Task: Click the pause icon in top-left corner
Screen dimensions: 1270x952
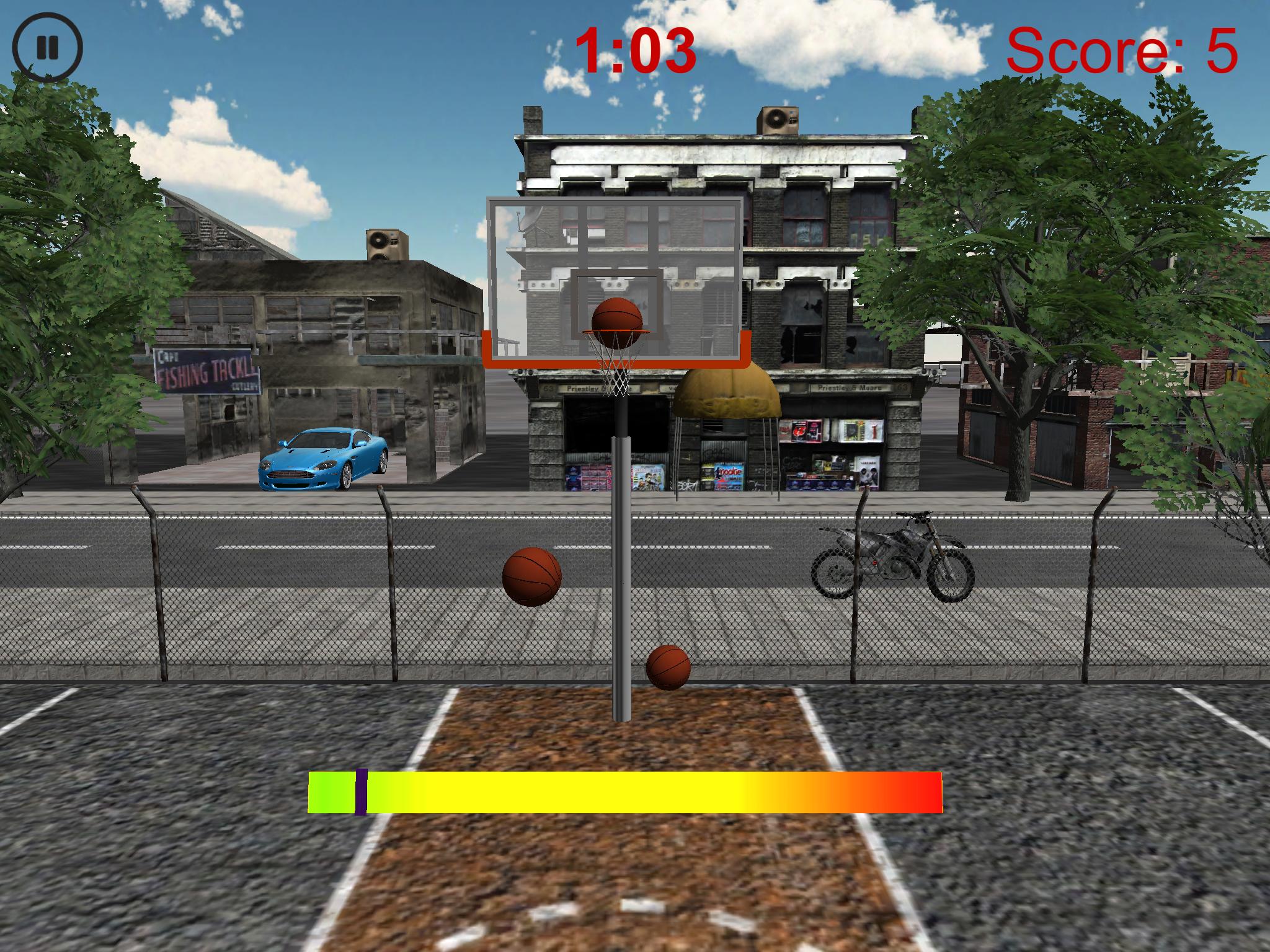Action: click(x=47, y=48)
